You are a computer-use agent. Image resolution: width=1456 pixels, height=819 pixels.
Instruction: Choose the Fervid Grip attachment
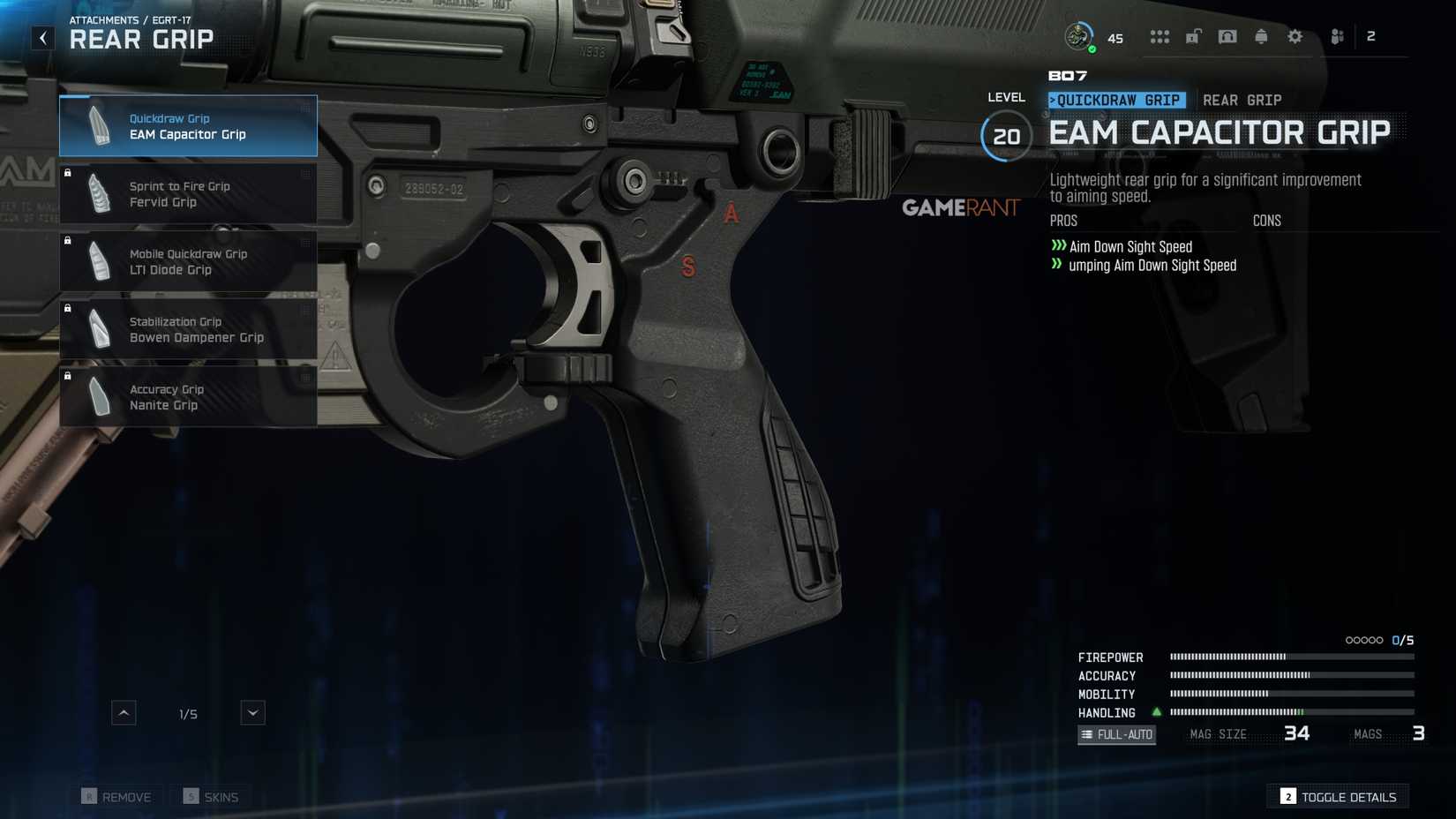188,194
